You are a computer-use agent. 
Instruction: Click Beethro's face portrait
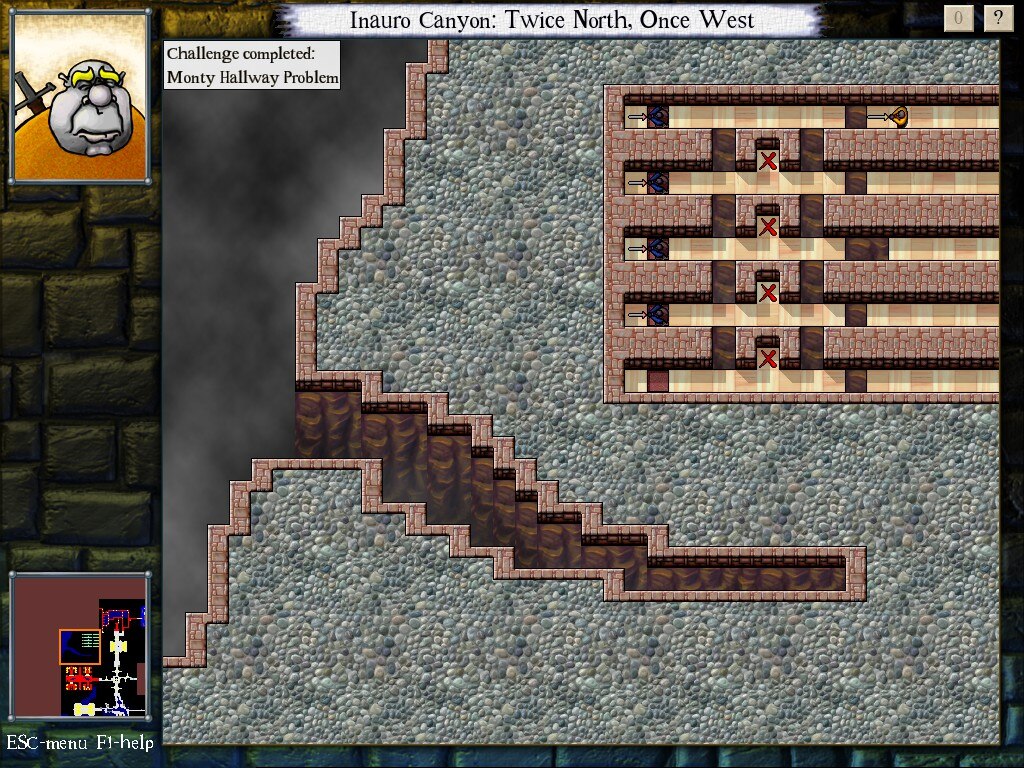(x=80, y=96)
